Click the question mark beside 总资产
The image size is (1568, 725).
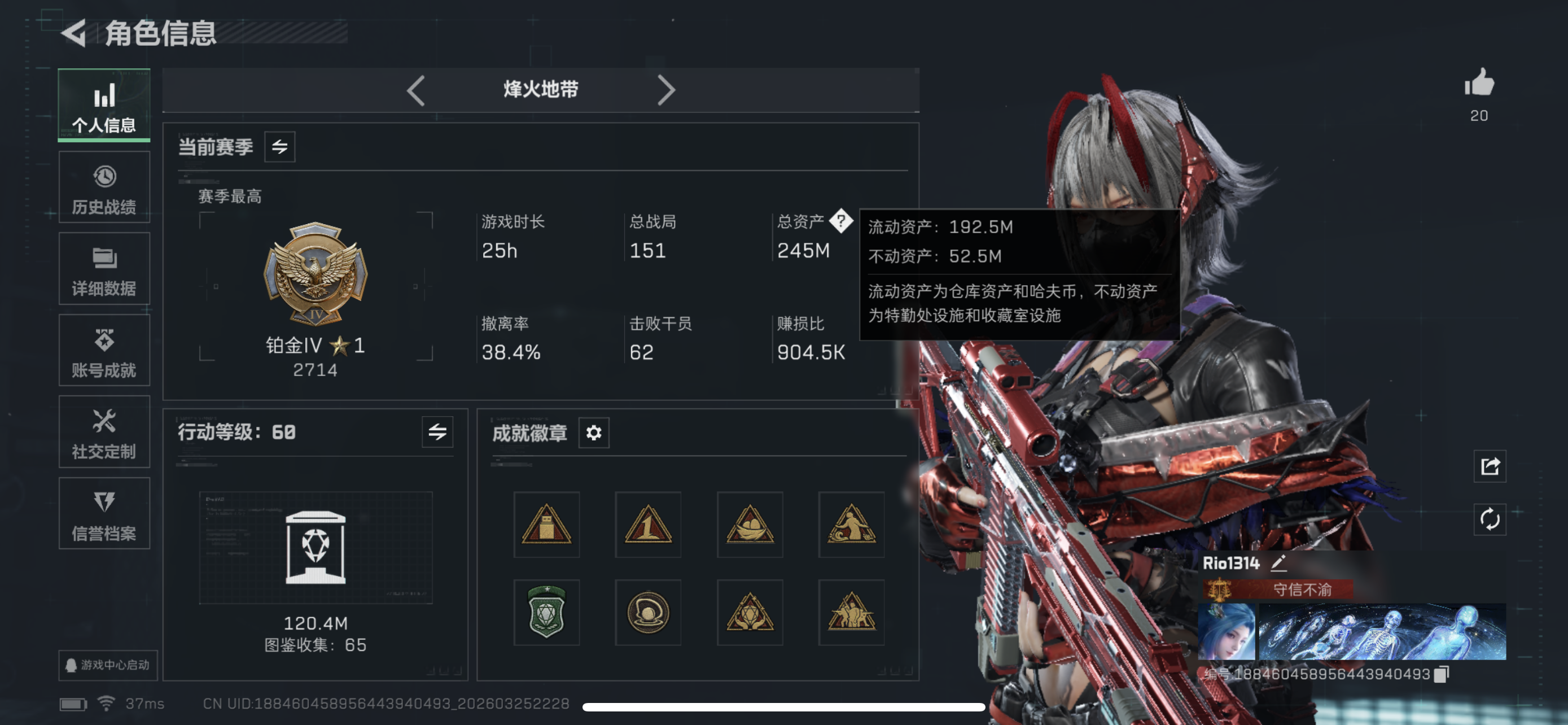[842, 221]
